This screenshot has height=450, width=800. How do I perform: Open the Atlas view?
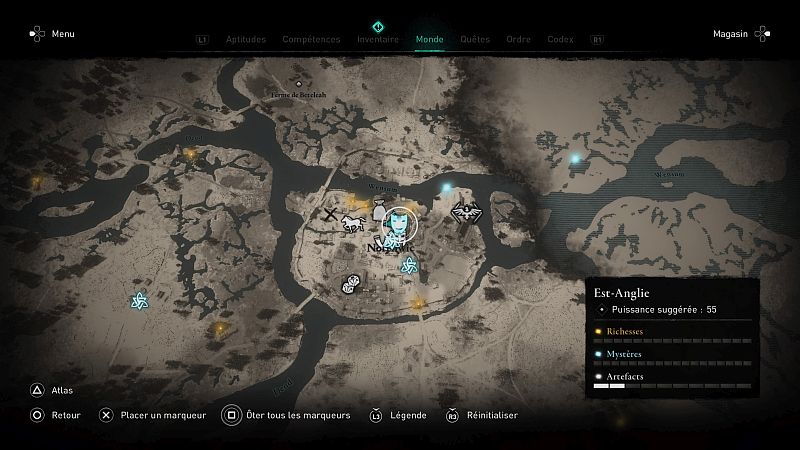click(x=60, y=391)
